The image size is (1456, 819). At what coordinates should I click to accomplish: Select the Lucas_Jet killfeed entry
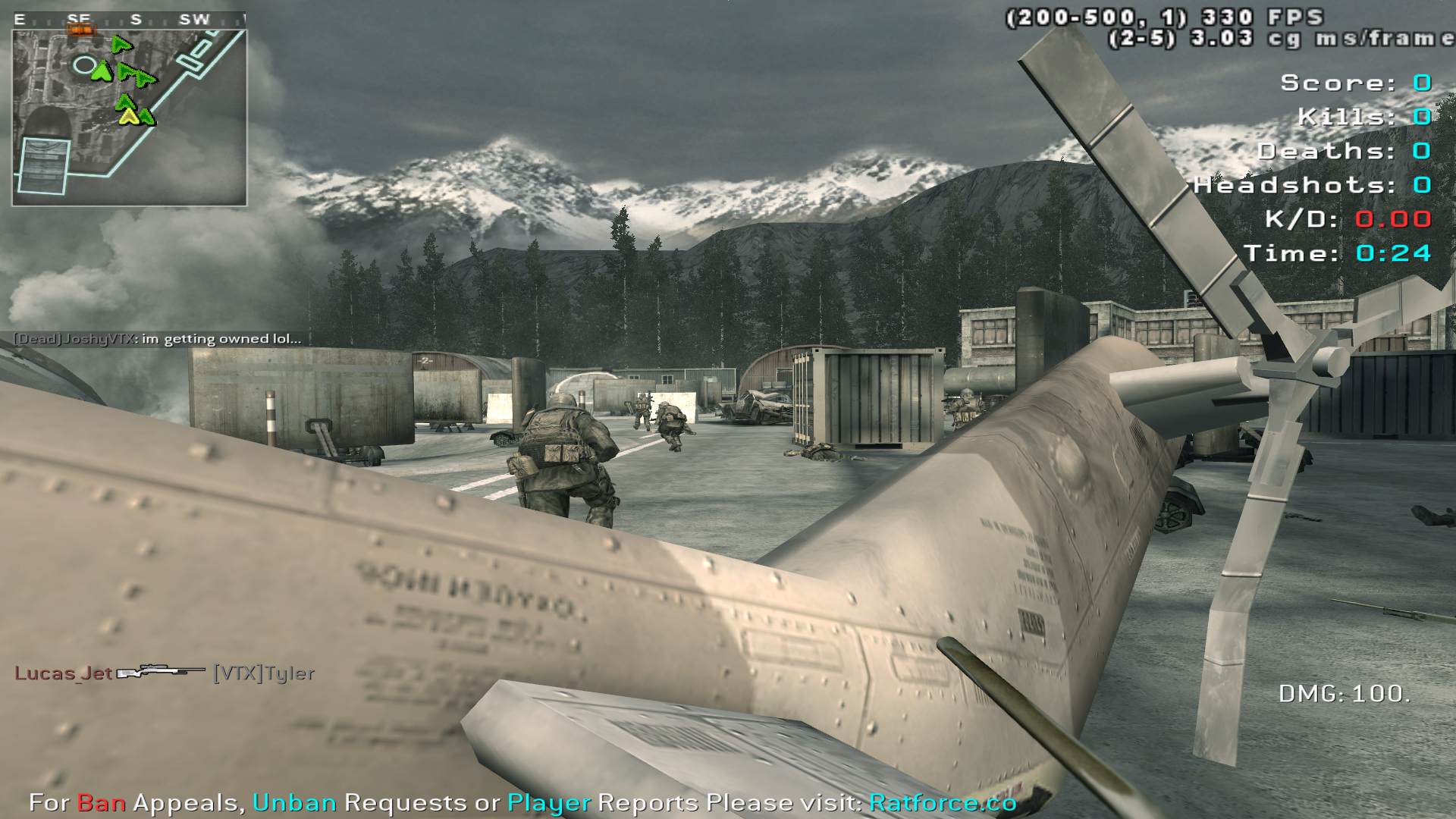(x=165, y=673)
